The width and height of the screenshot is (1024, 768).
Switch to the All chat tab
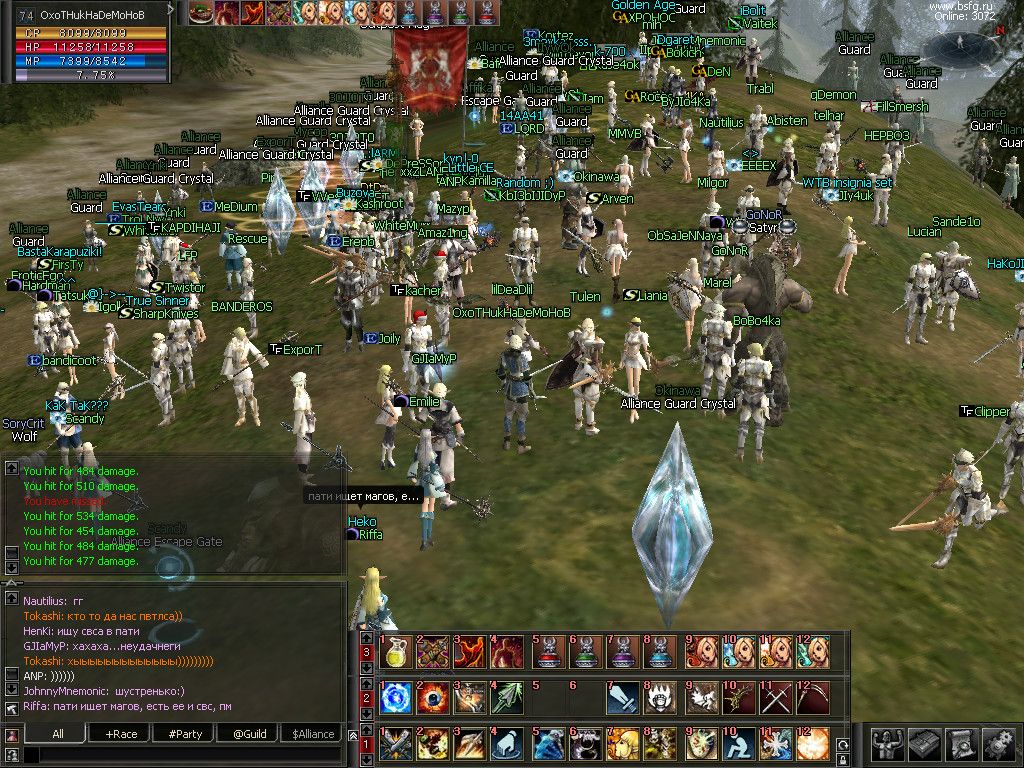click(58, 733)
